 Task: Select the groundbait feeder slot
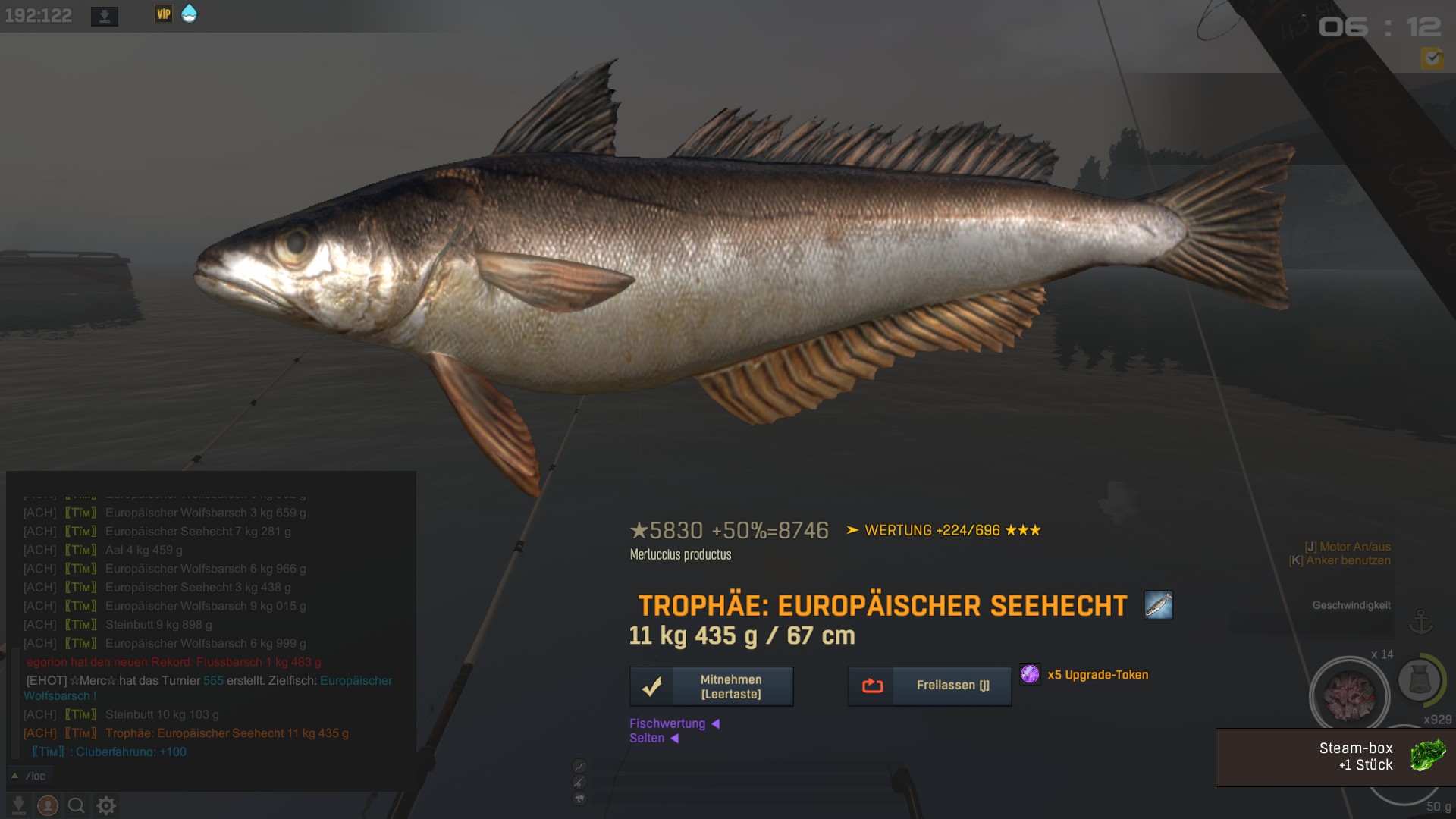pyautogui.click(x=1419, y=679)
